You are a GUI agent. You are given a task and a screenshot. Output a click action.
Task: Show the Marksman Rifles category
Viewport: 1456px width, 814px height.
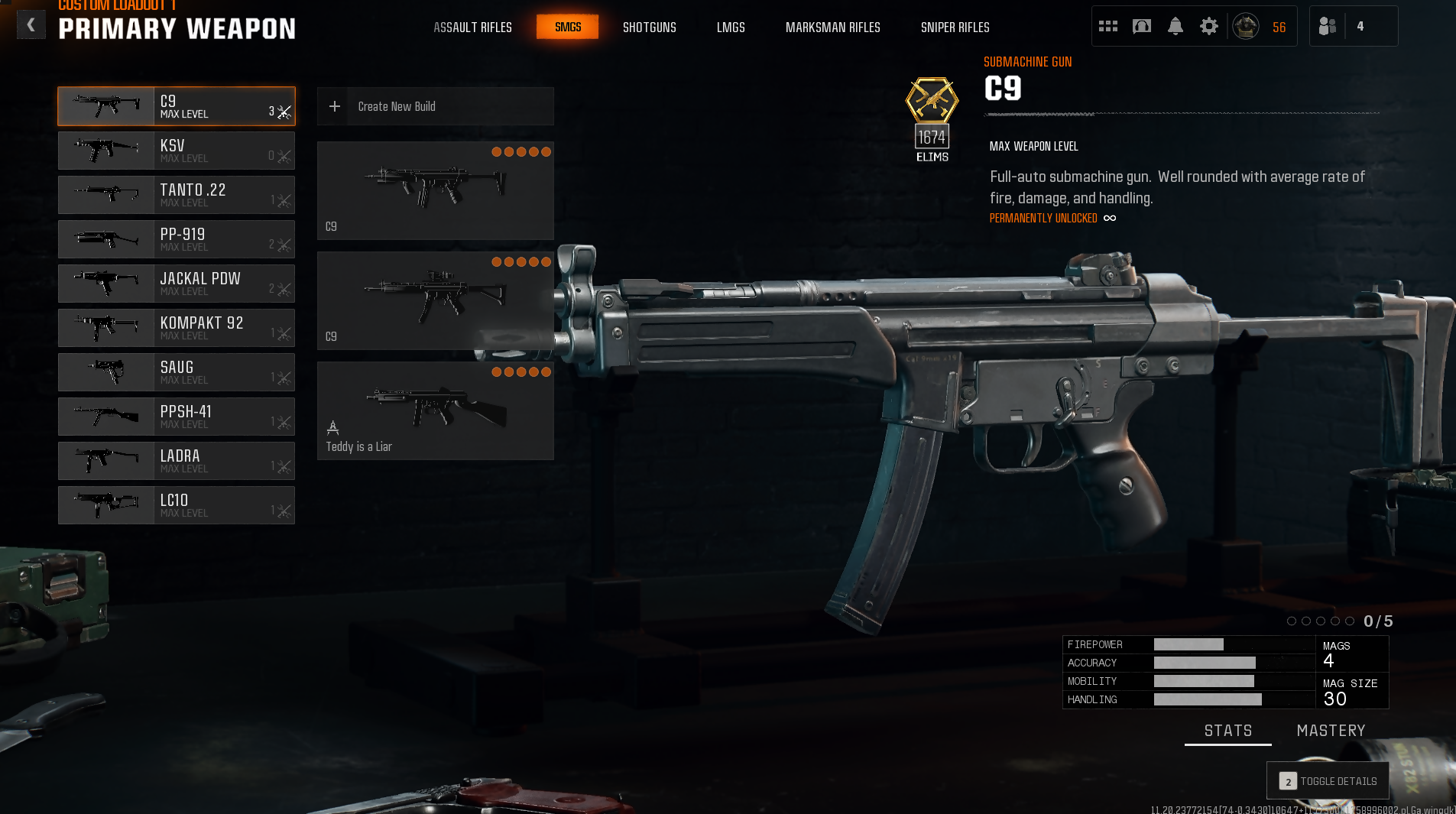(832, 28)
